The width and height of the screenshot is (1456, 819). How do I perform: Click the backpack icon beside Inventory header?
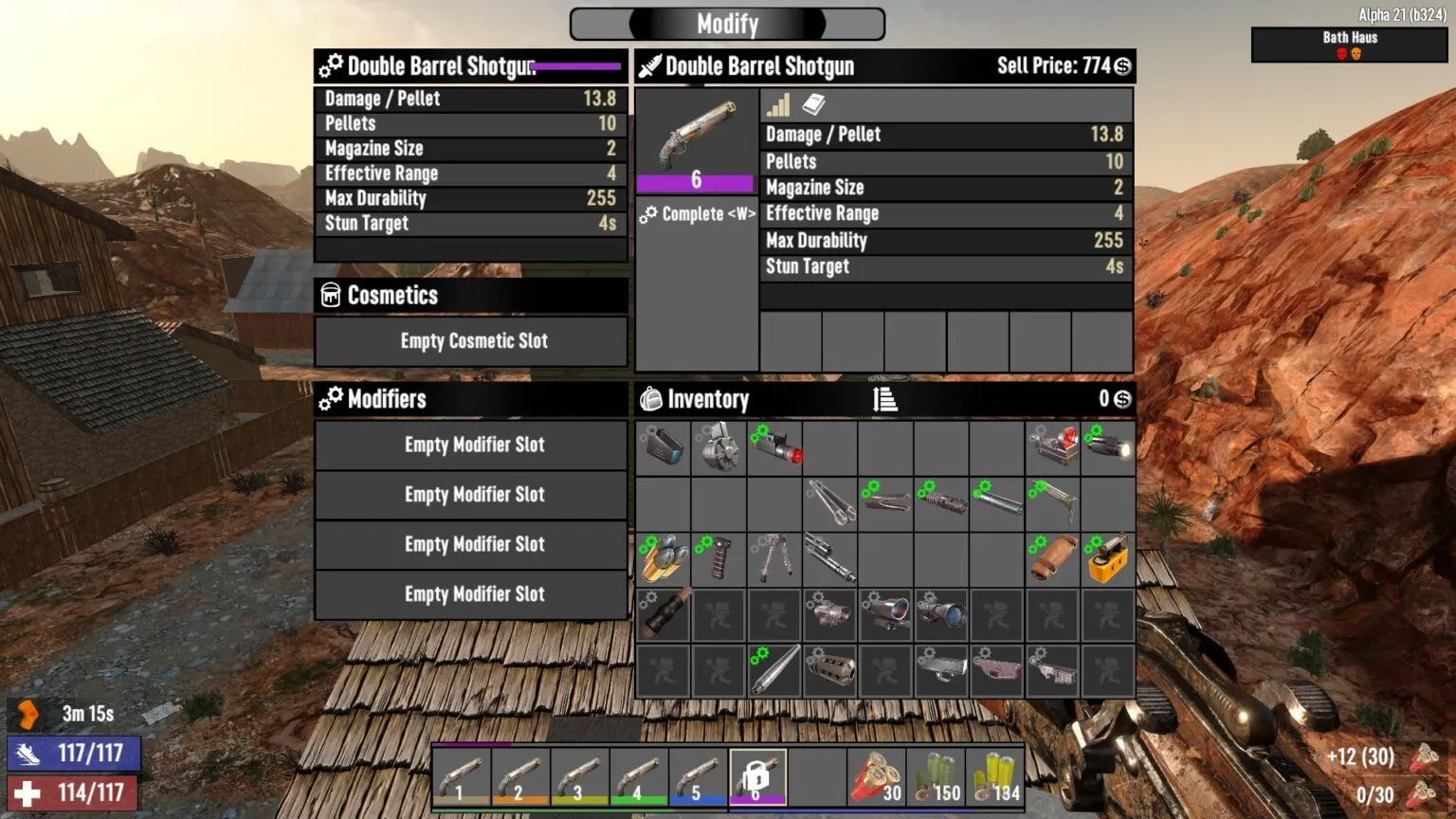651,399
